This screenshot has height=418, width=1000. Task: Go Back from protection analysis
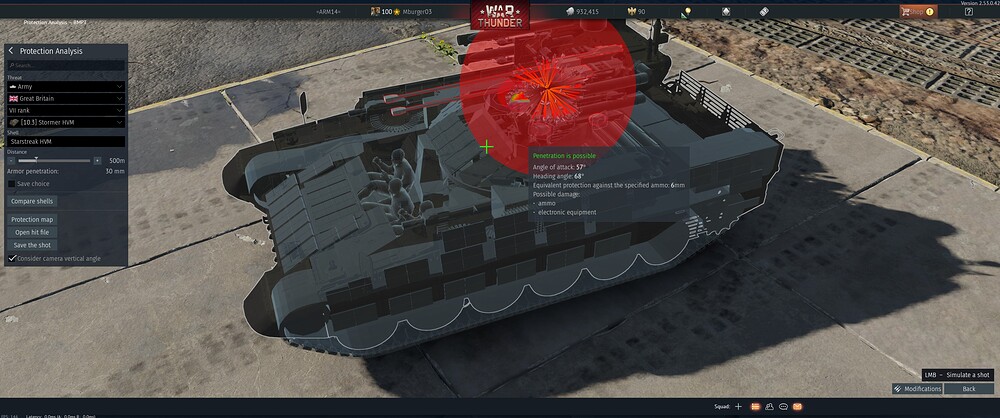pos(967,388)
